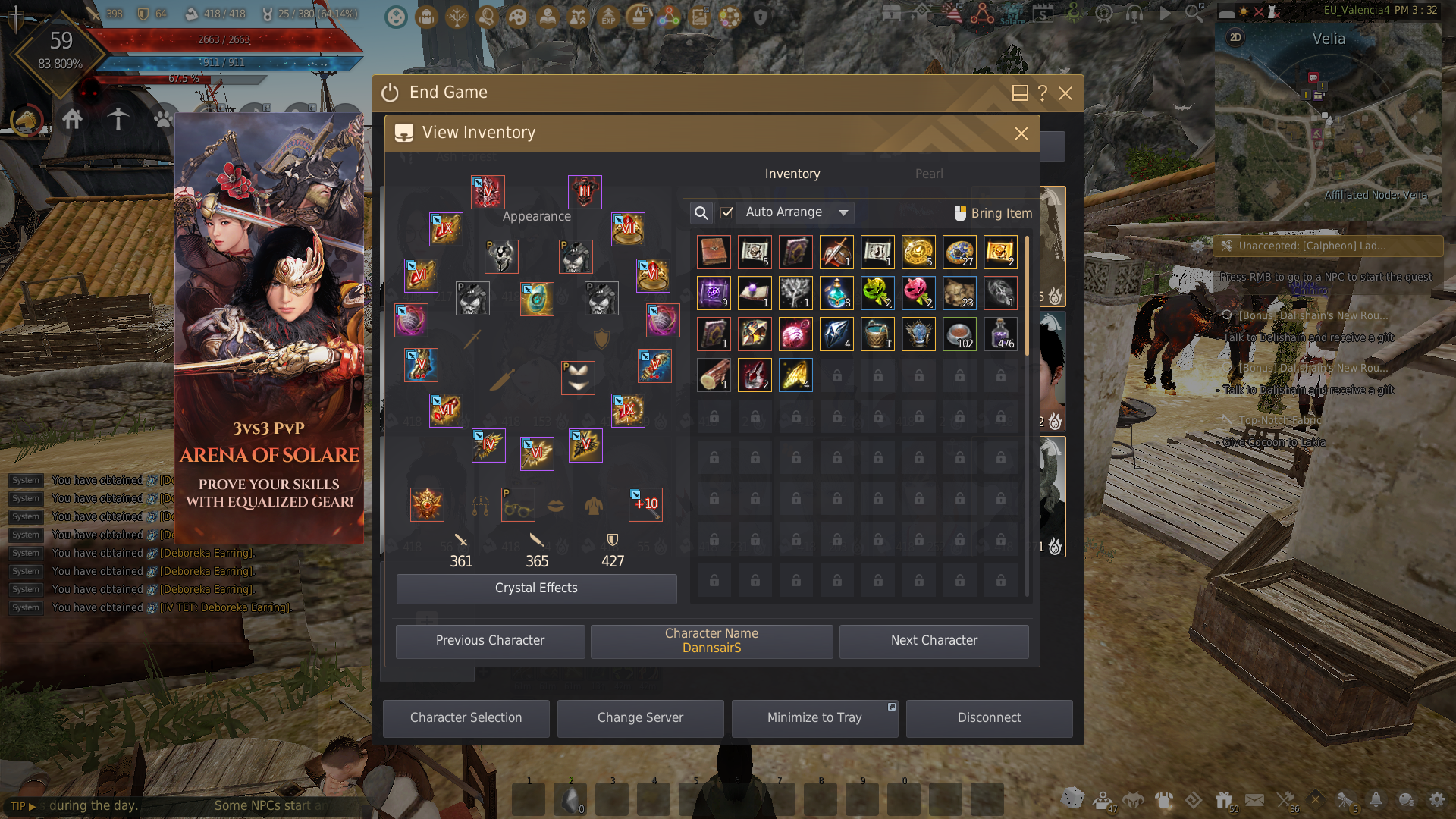
Task: Switch to Next Character
Action: pyautogui.click(x=934, y=641)
